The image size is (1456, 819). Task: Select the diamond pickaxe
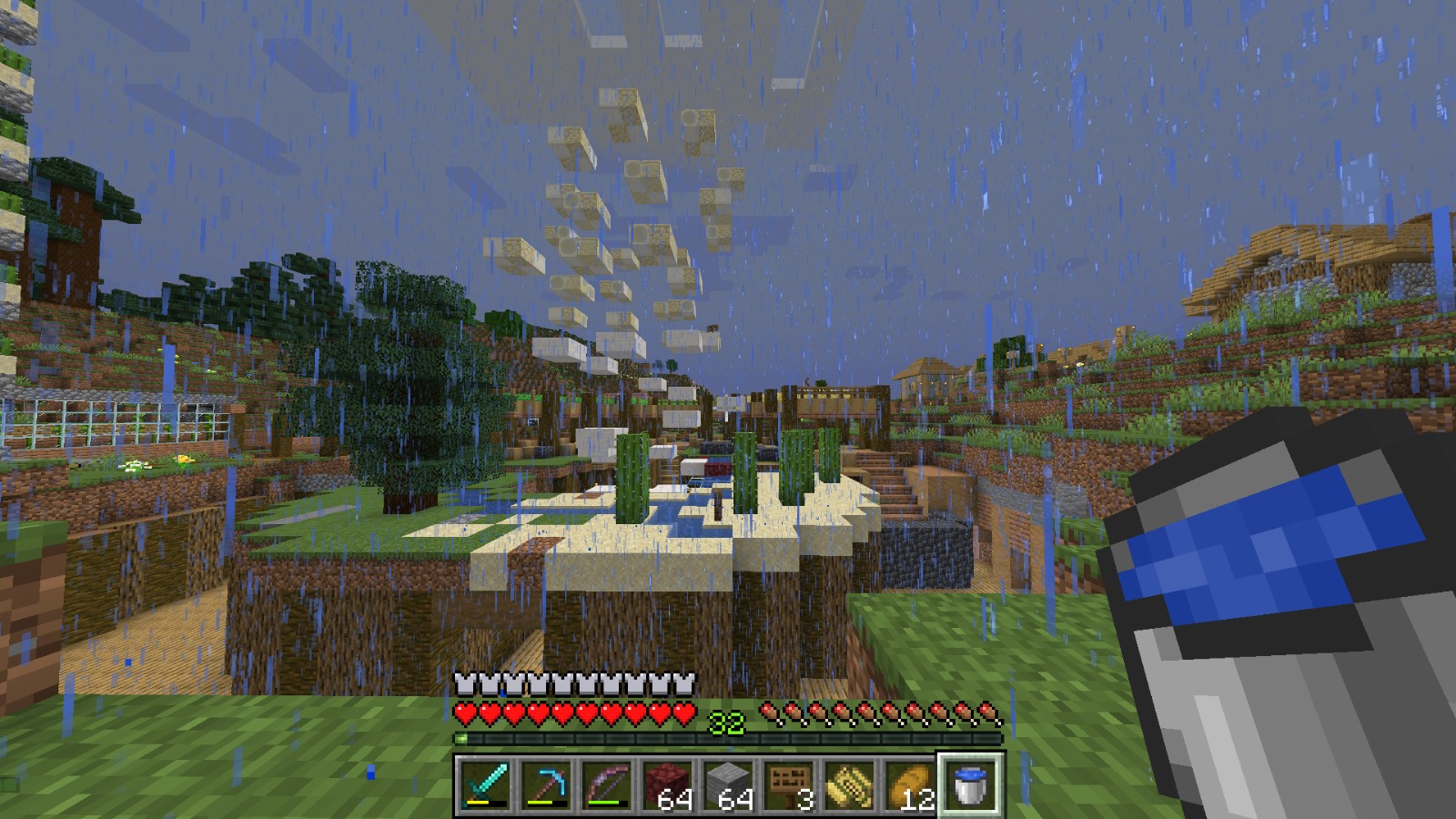click(x=547, y=784)
